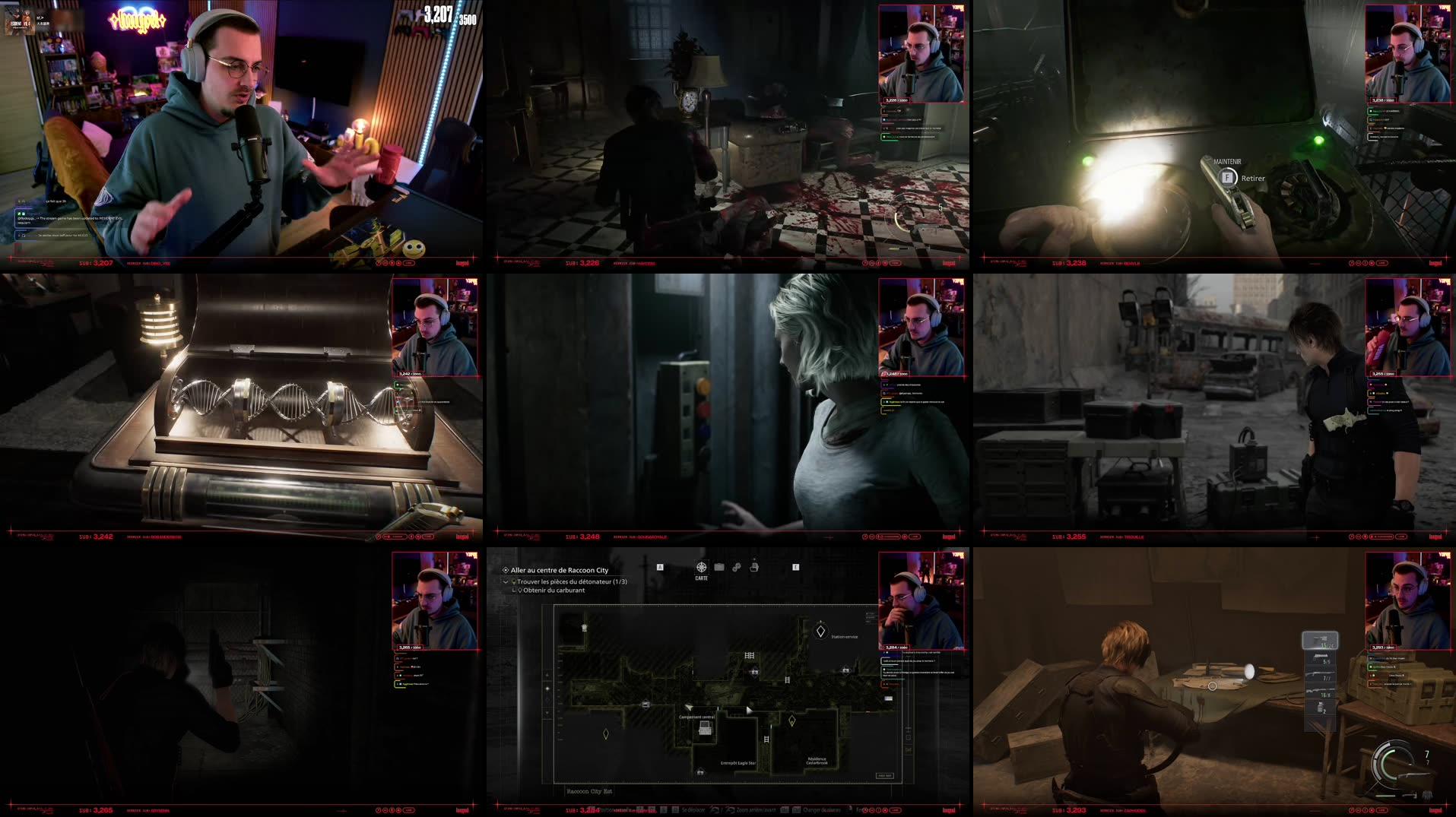
Task: Select the key items puzzle-piece icon
Action: [x=737, y=567]
